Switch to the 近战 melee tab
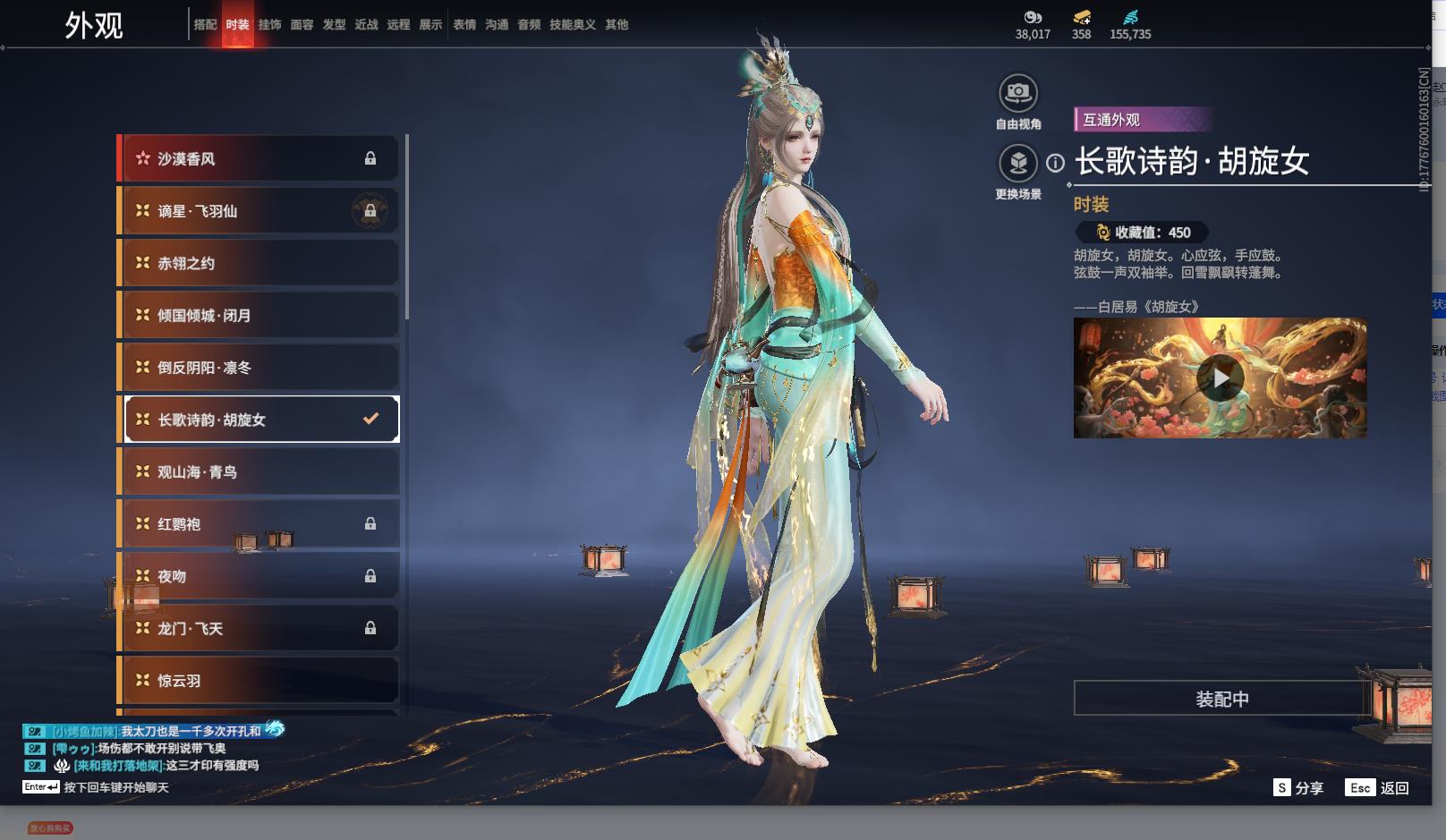The width and height of the screenshot is (1446, 840). 366,25
